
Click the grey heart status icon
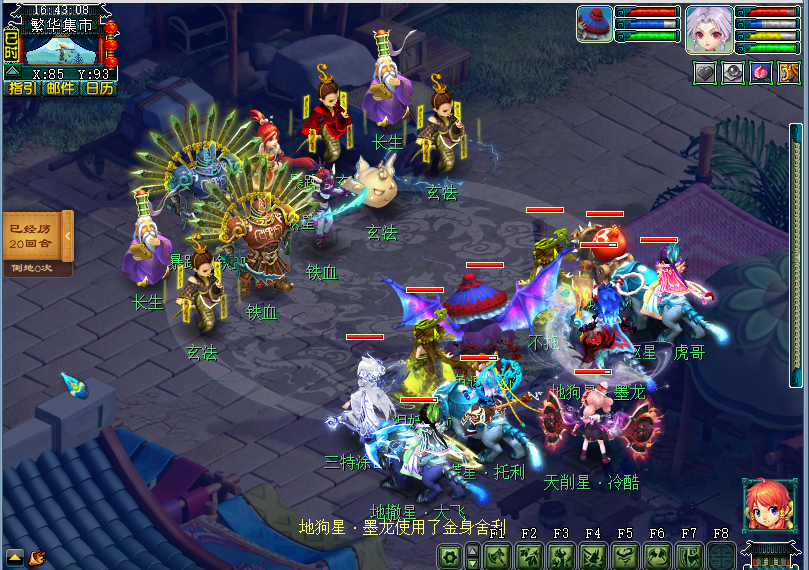click(705, 73)
